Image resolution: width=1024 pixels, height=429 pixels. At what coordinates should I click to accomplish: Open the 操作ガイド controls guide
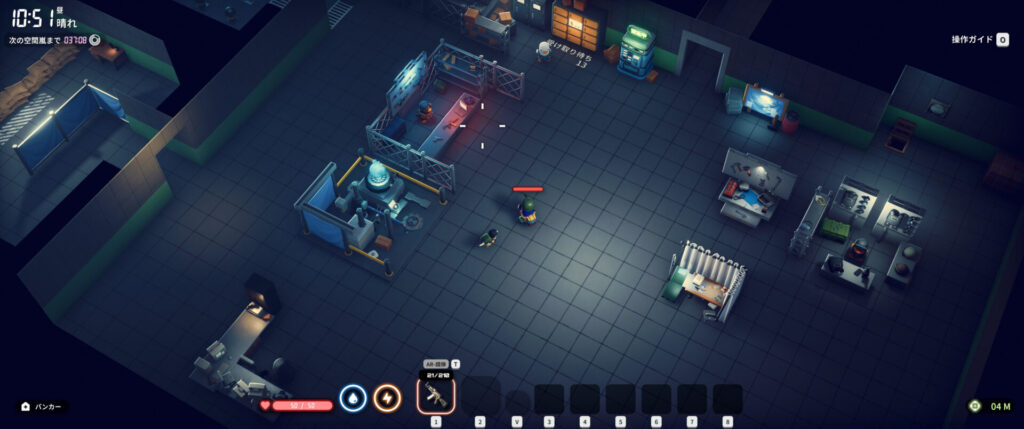(x=979, y=40)
